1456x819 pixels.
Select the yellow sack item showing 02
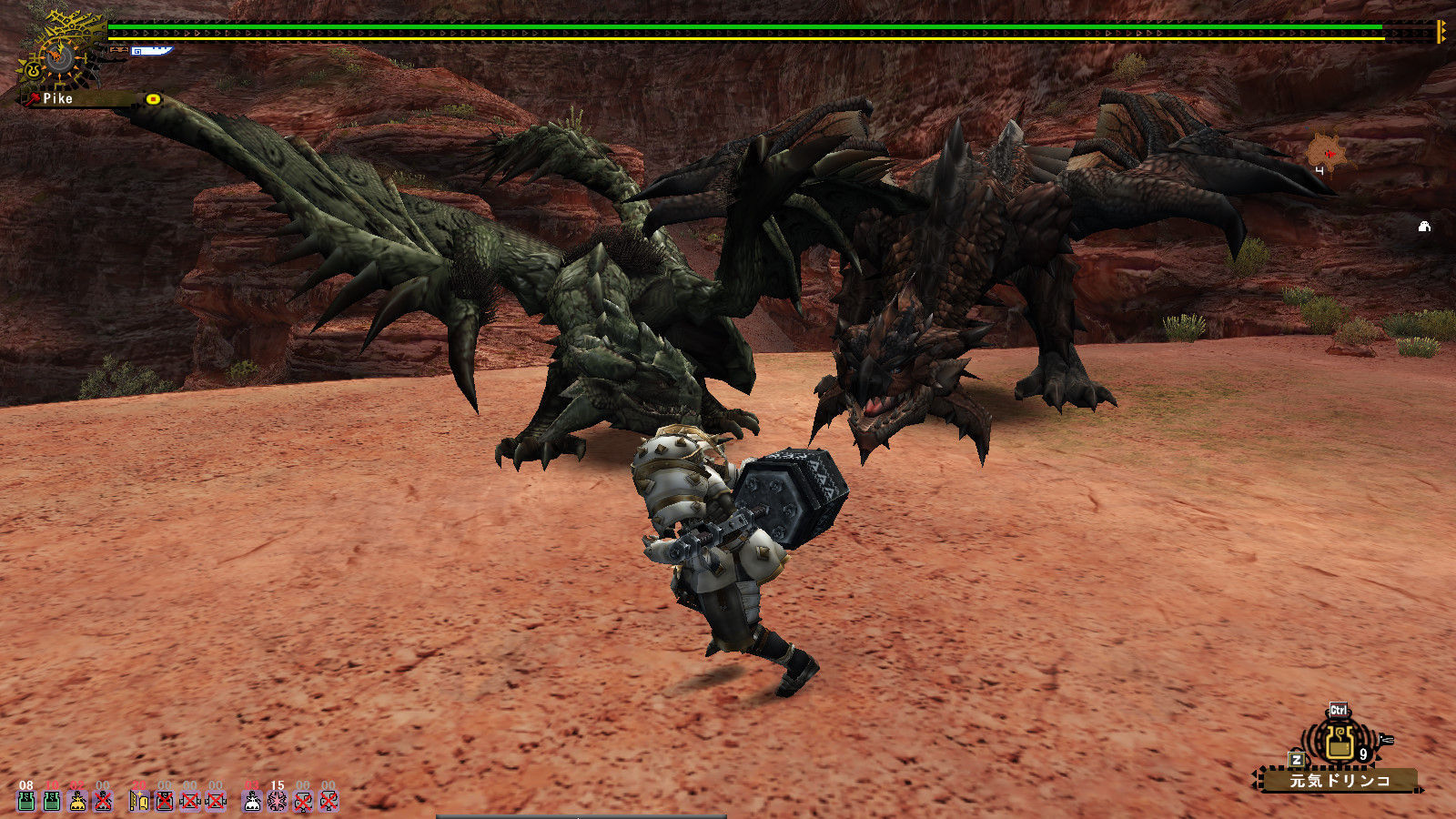[77, 800]
